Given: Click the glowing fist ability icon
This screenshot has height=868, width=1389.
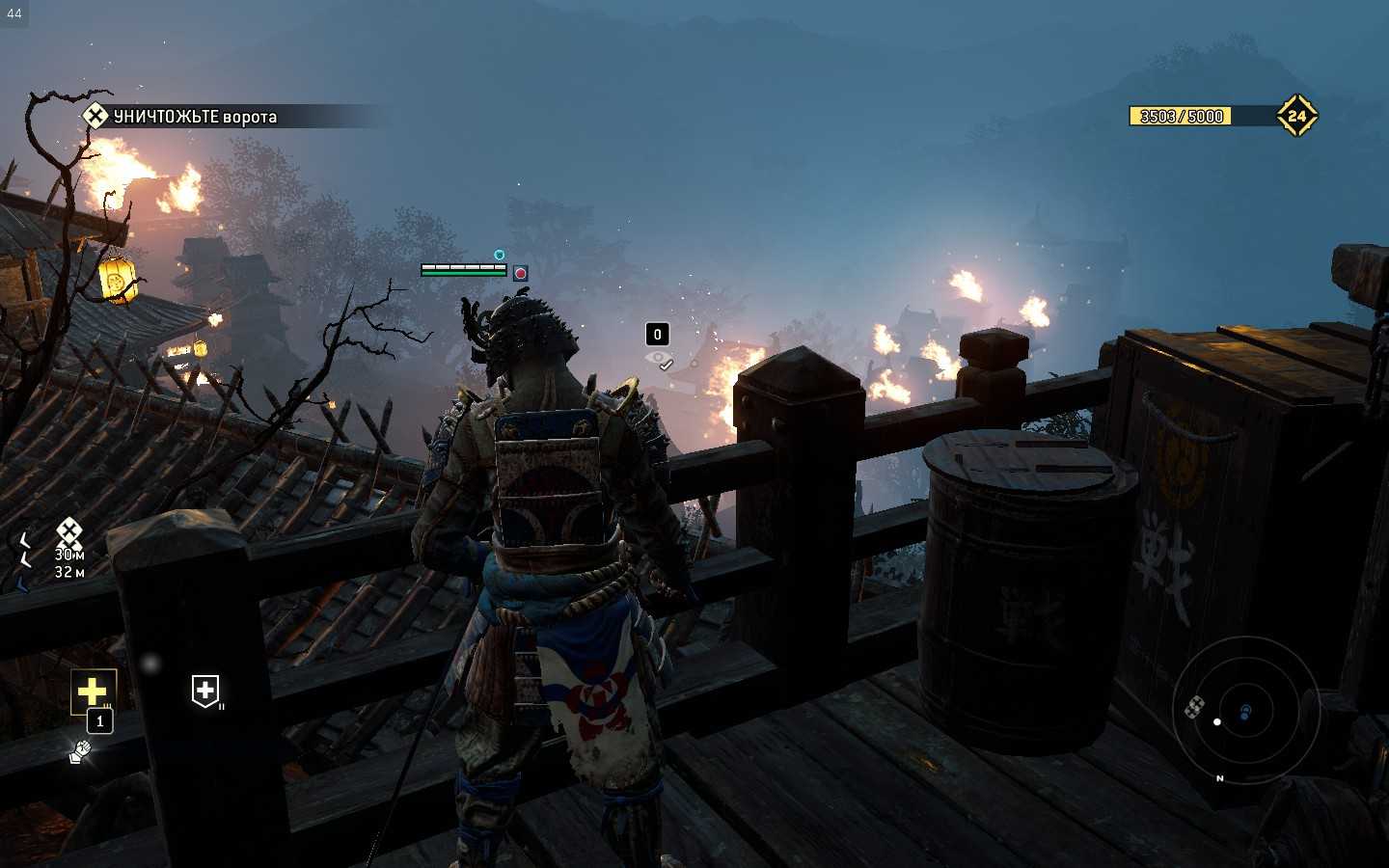Looking at the screenshot, I should pos(81,750).
